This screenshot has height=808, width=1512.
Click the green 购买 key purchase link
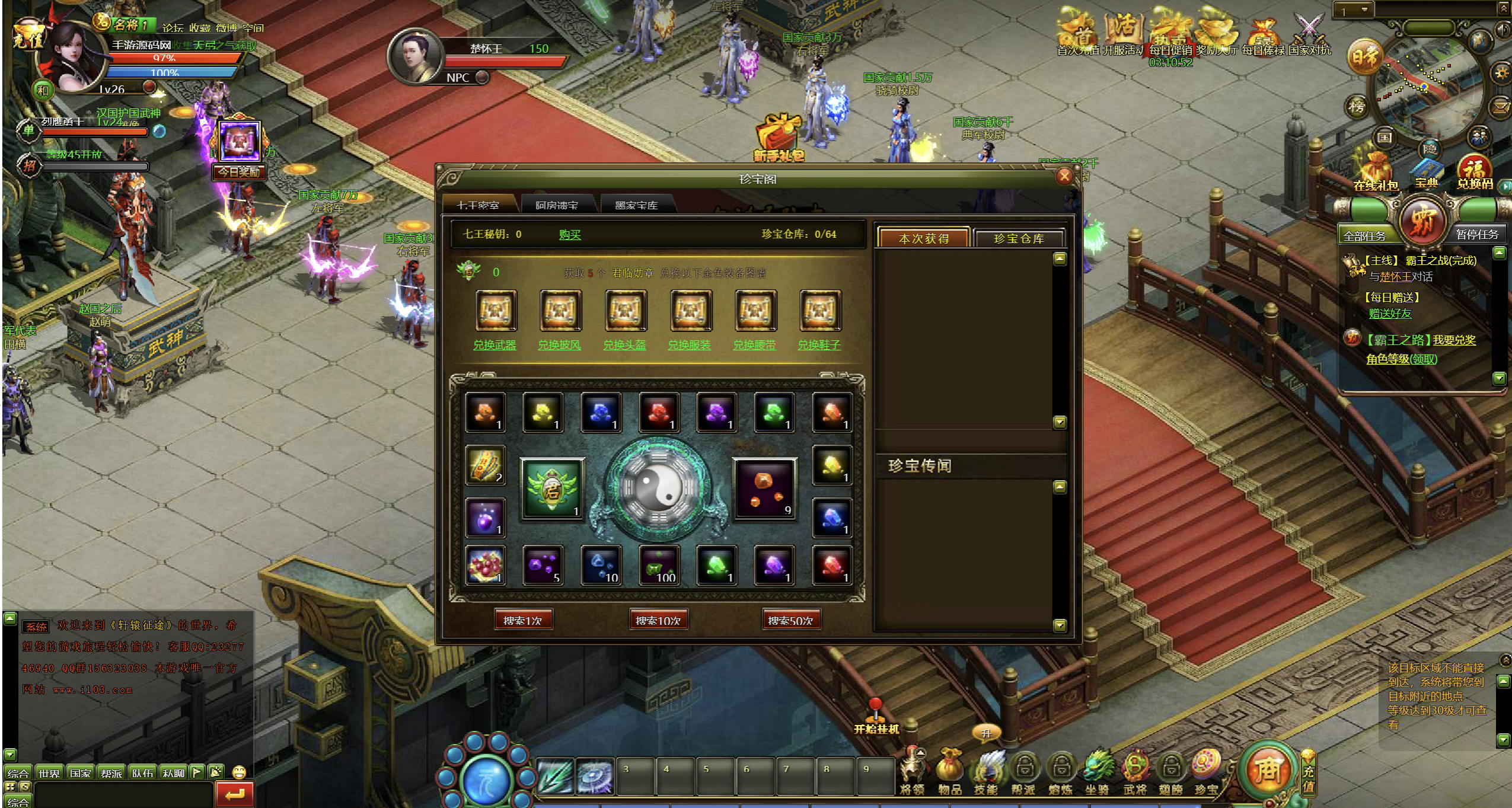point(569,235)
